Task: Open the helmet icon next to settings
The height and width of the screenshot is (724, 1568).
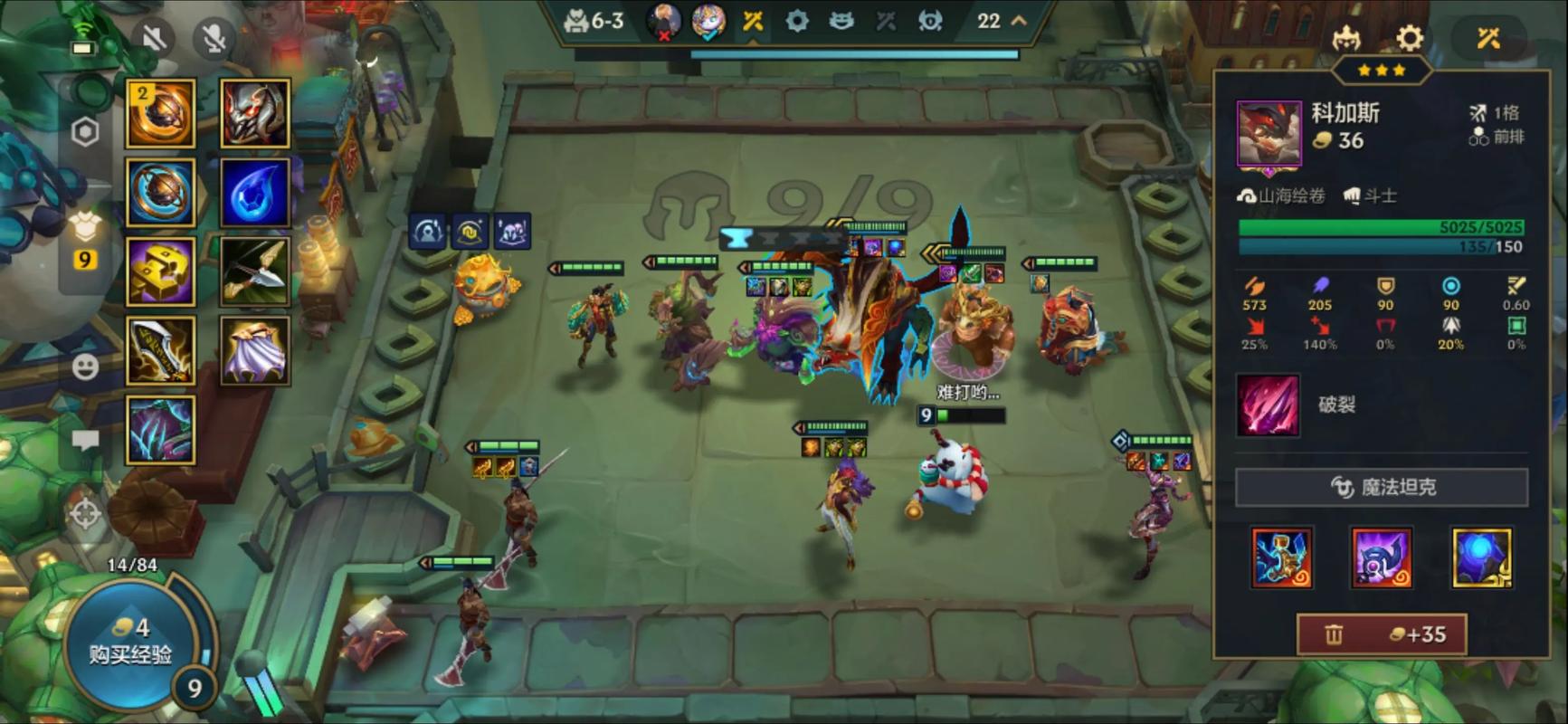Action: coord(1347,38)
